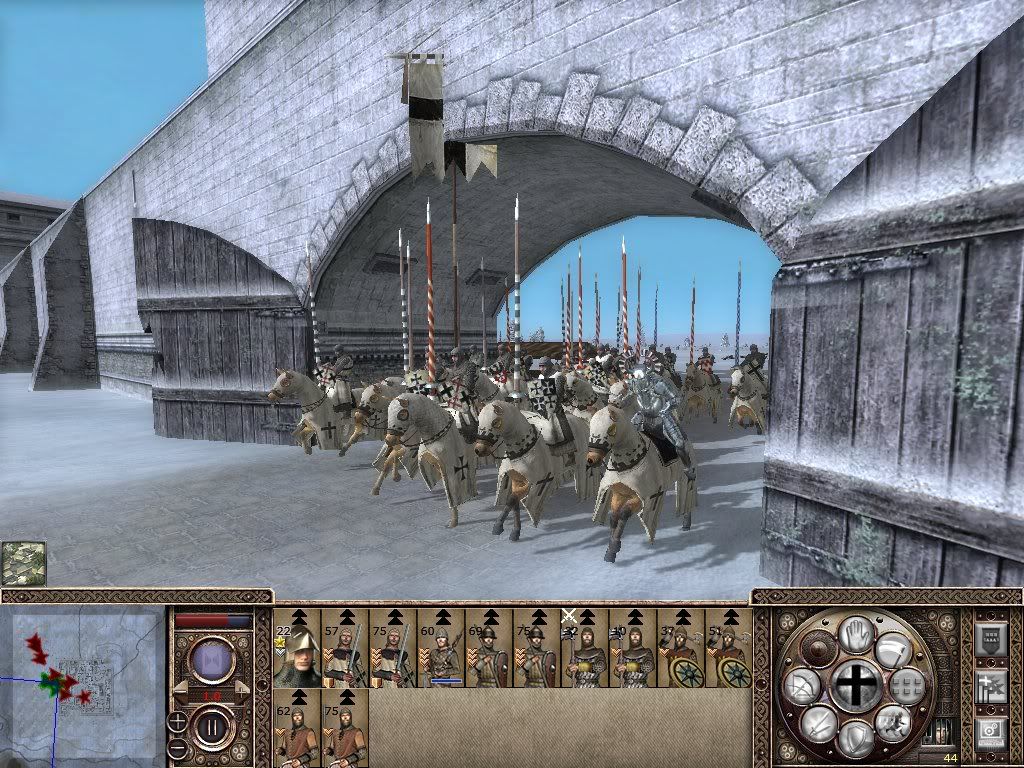The image size is (1024, 768).
Task: Select the swordsman unit card numbered 57
Action: click(x=345, y=647)
